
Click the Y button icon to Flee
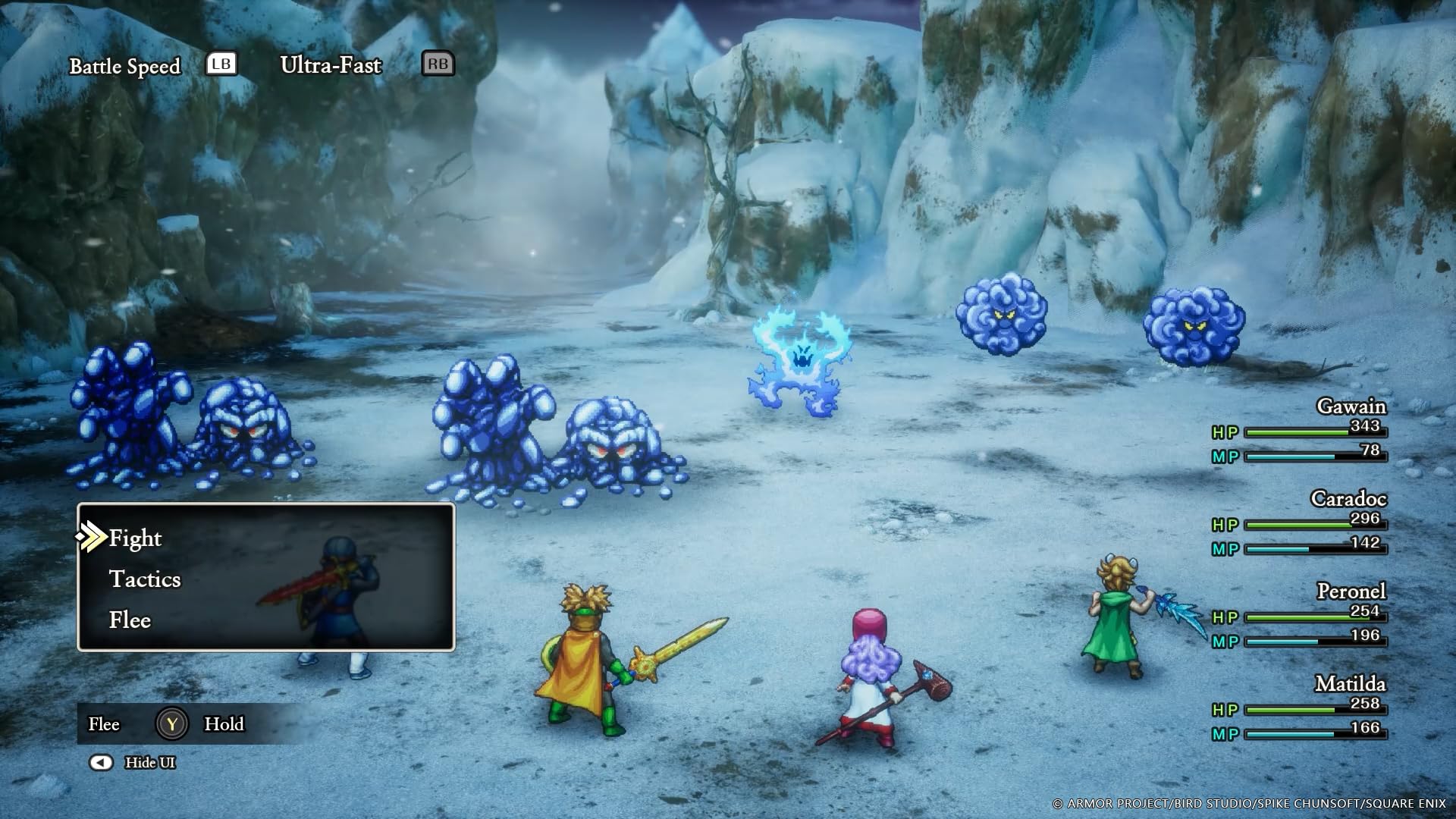click(173, 725)
